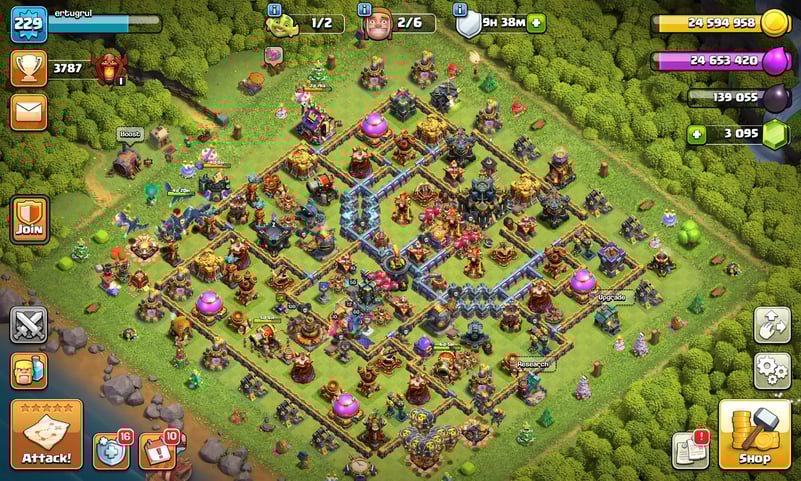
Task: Show the shield info icon
Action: click(x=461, y=9)
